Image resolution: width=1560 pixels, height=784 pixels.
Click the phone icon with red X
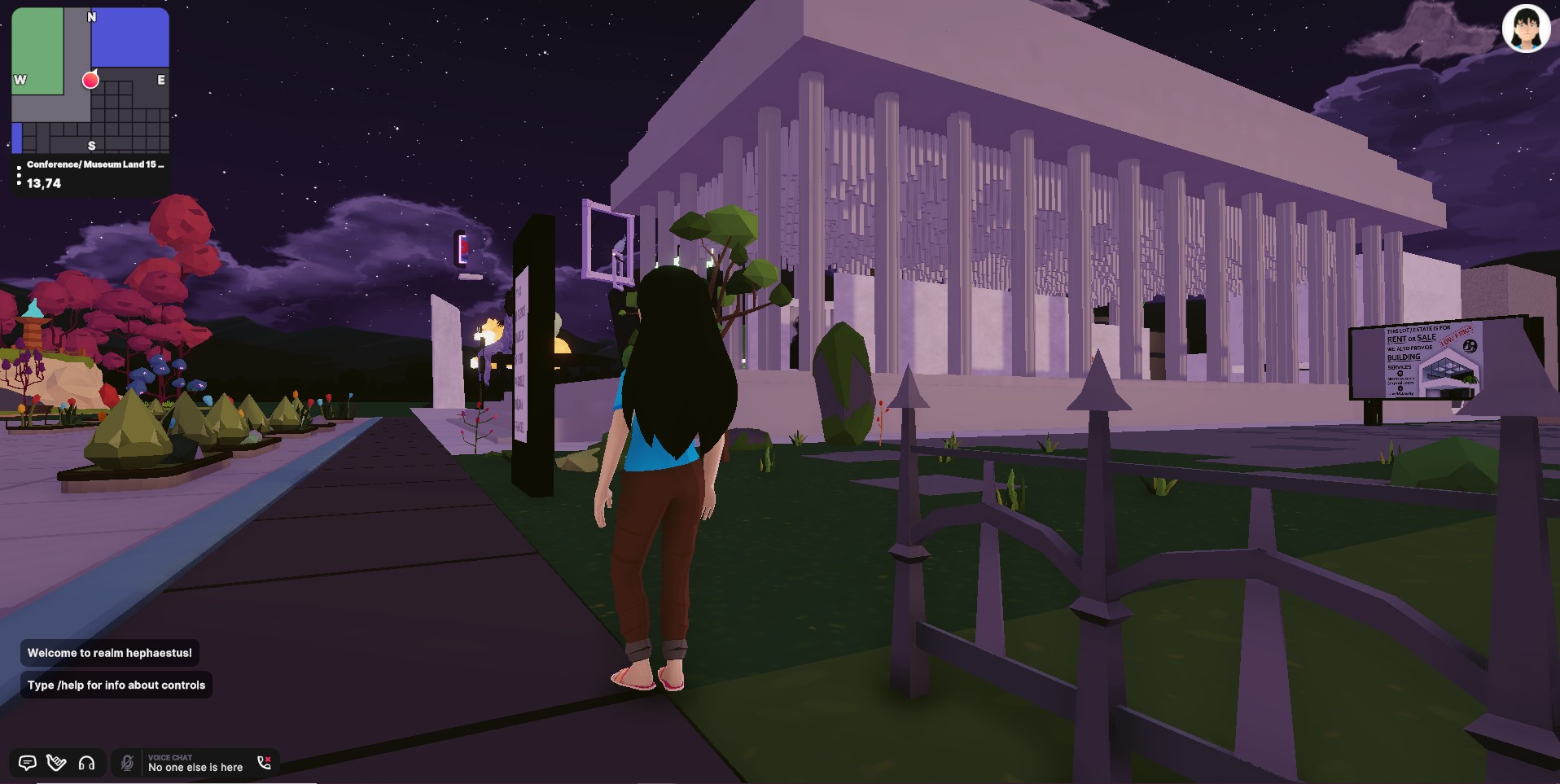click(264, 763)
